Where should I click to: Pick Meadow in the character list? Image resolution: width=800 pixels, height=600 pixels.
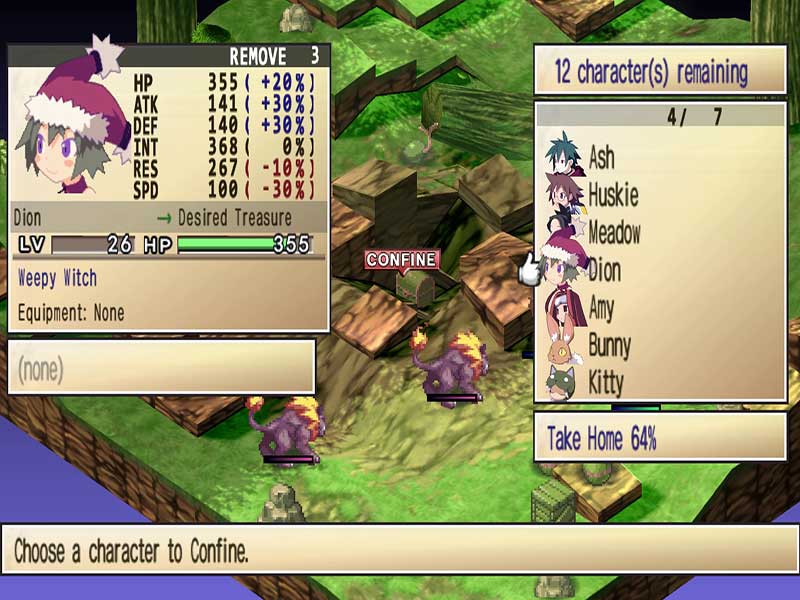point(614,233)
